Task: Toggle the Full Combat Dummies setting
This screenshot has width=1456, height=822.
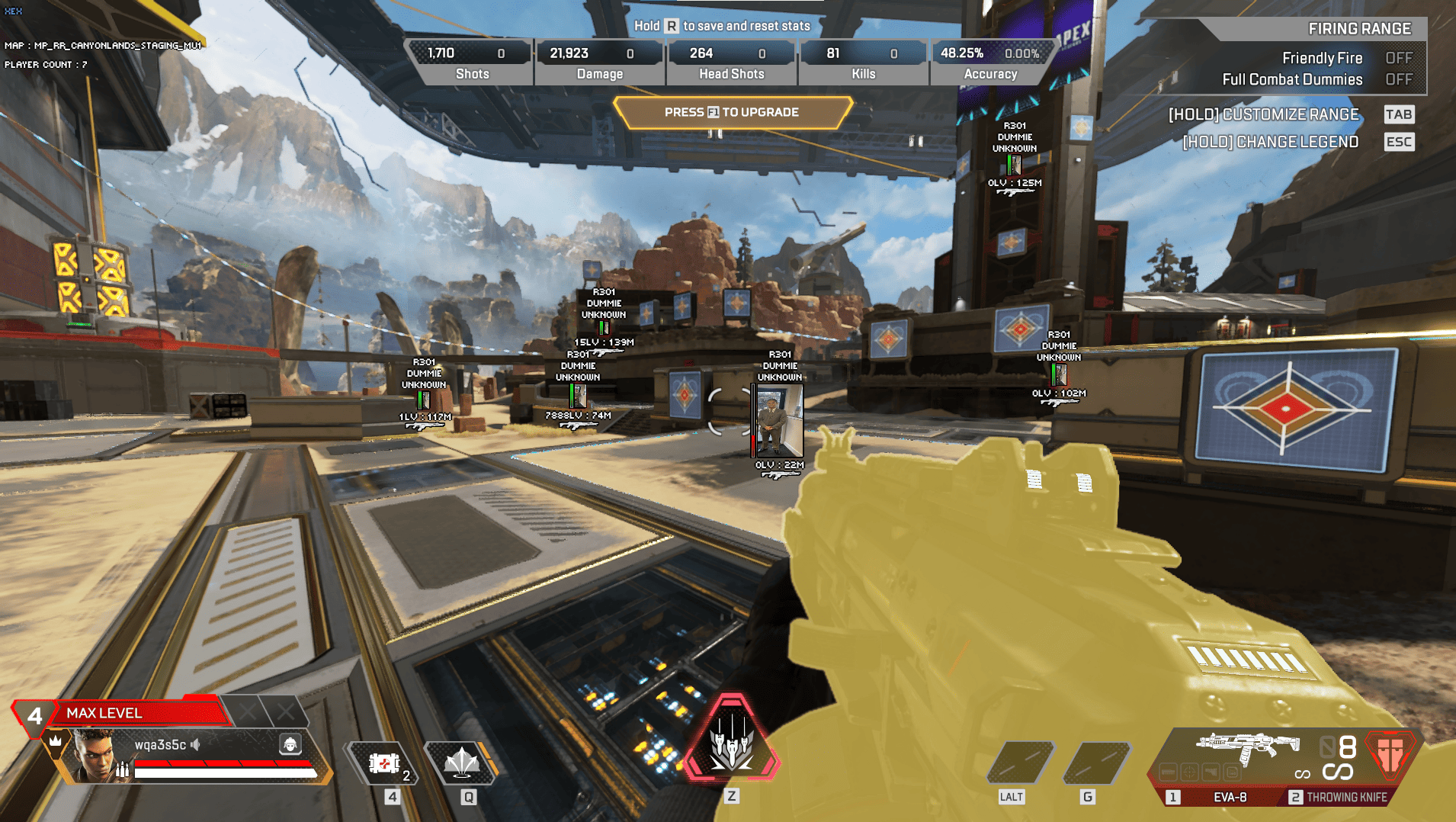Action: tap(1398, 79)
